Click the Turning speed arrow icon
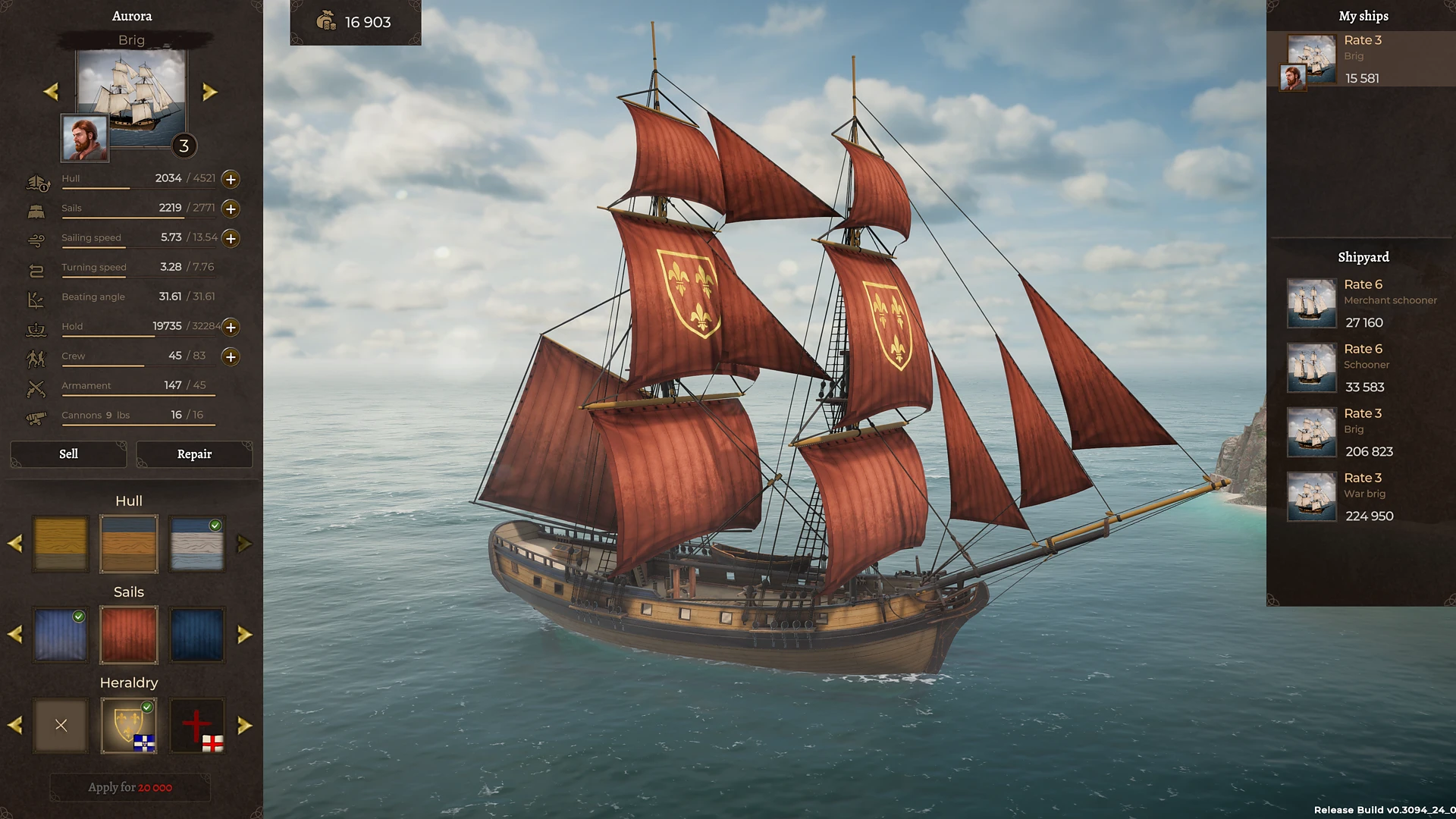The image size is (1456, 819). pyautogui.click(x=36, y=268)
